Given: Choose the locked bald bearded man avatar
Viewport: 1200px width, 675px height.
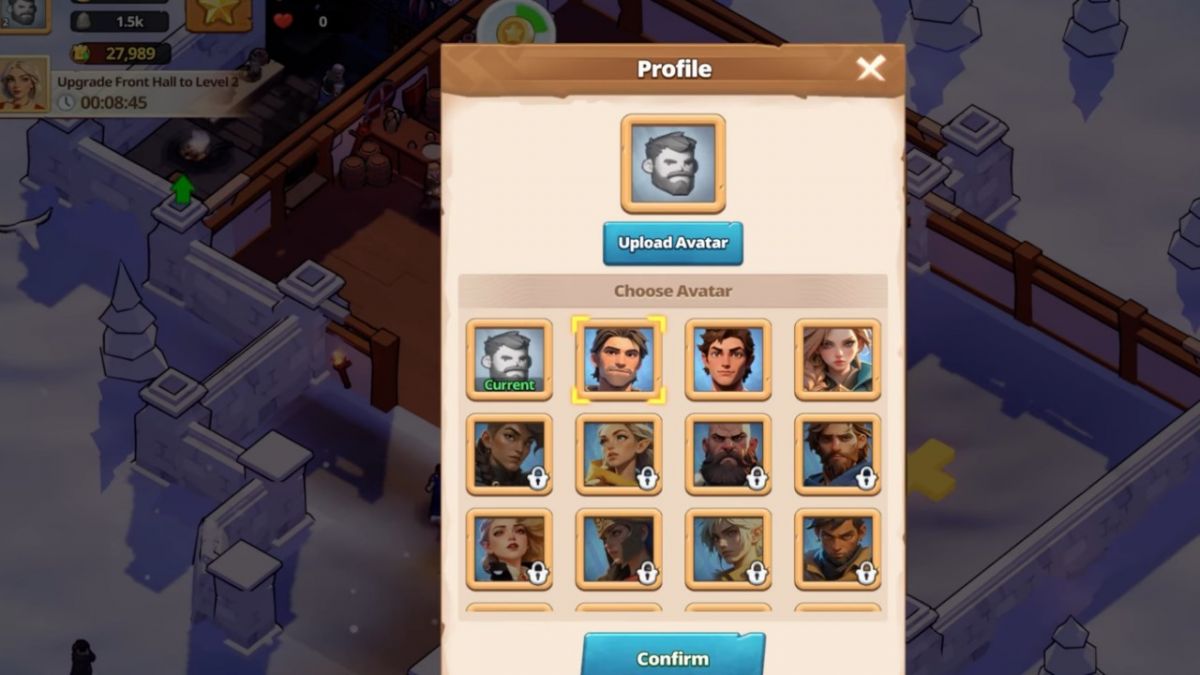Looking at the screenshot, I should click(x=728, y=455).
